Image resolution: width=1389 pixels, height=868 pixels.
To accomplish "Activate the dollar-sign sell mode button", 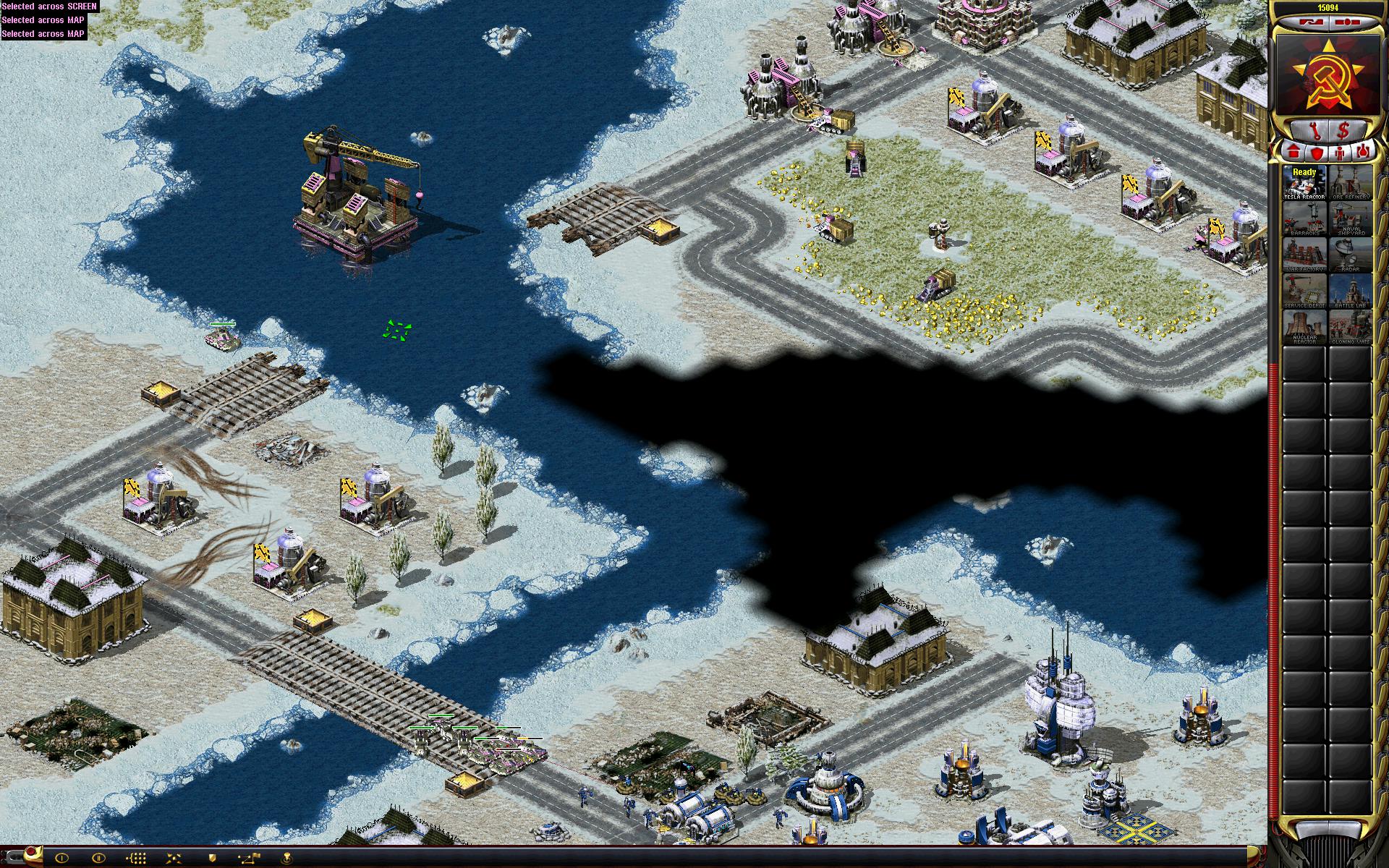I will (x=1343, y=130).
